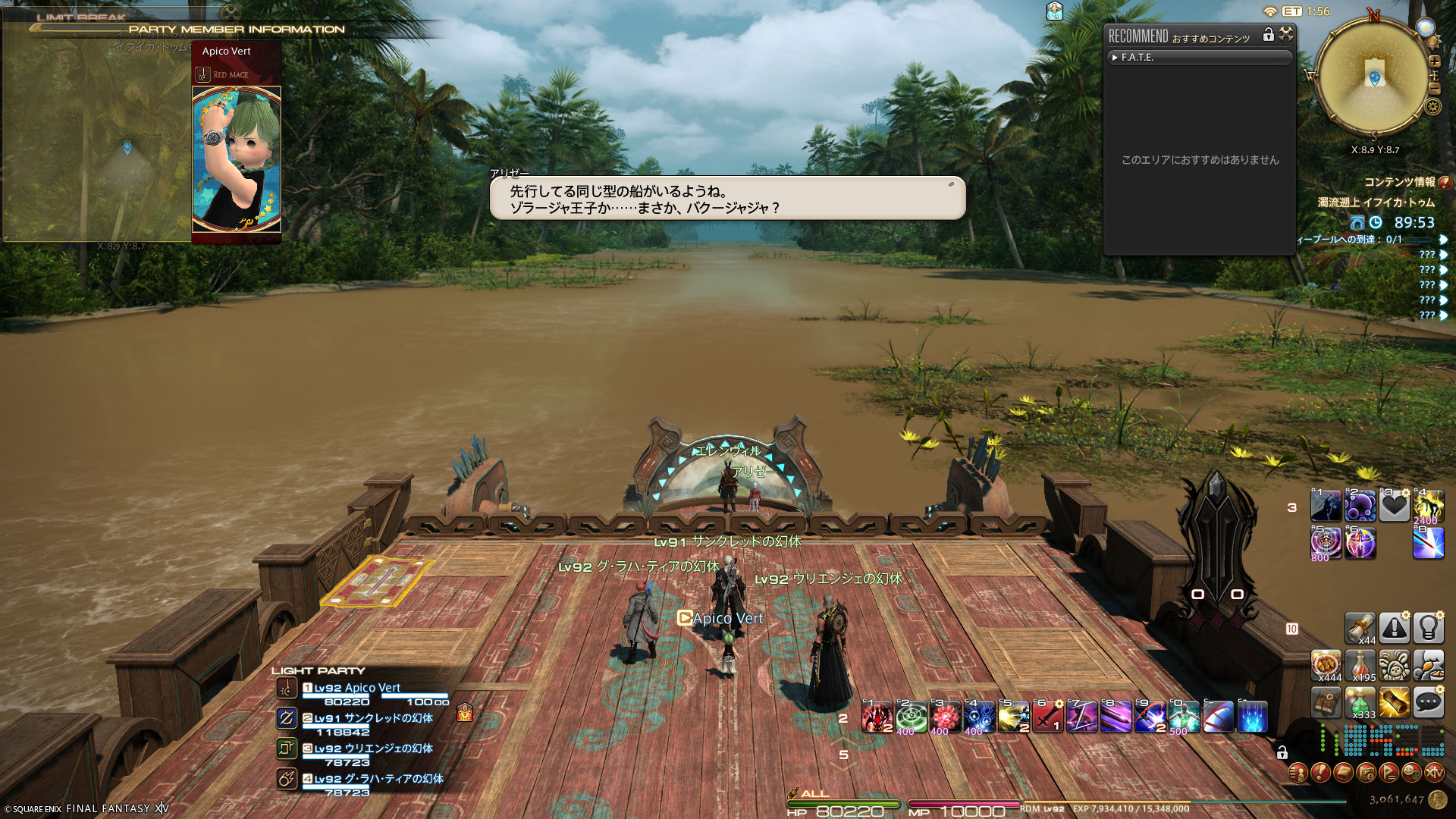Image resolution: width=1456 pixels, height=819 pixels.
Task: Open the speech bubble chat hotbar icon
Action: pos(1428,703)
